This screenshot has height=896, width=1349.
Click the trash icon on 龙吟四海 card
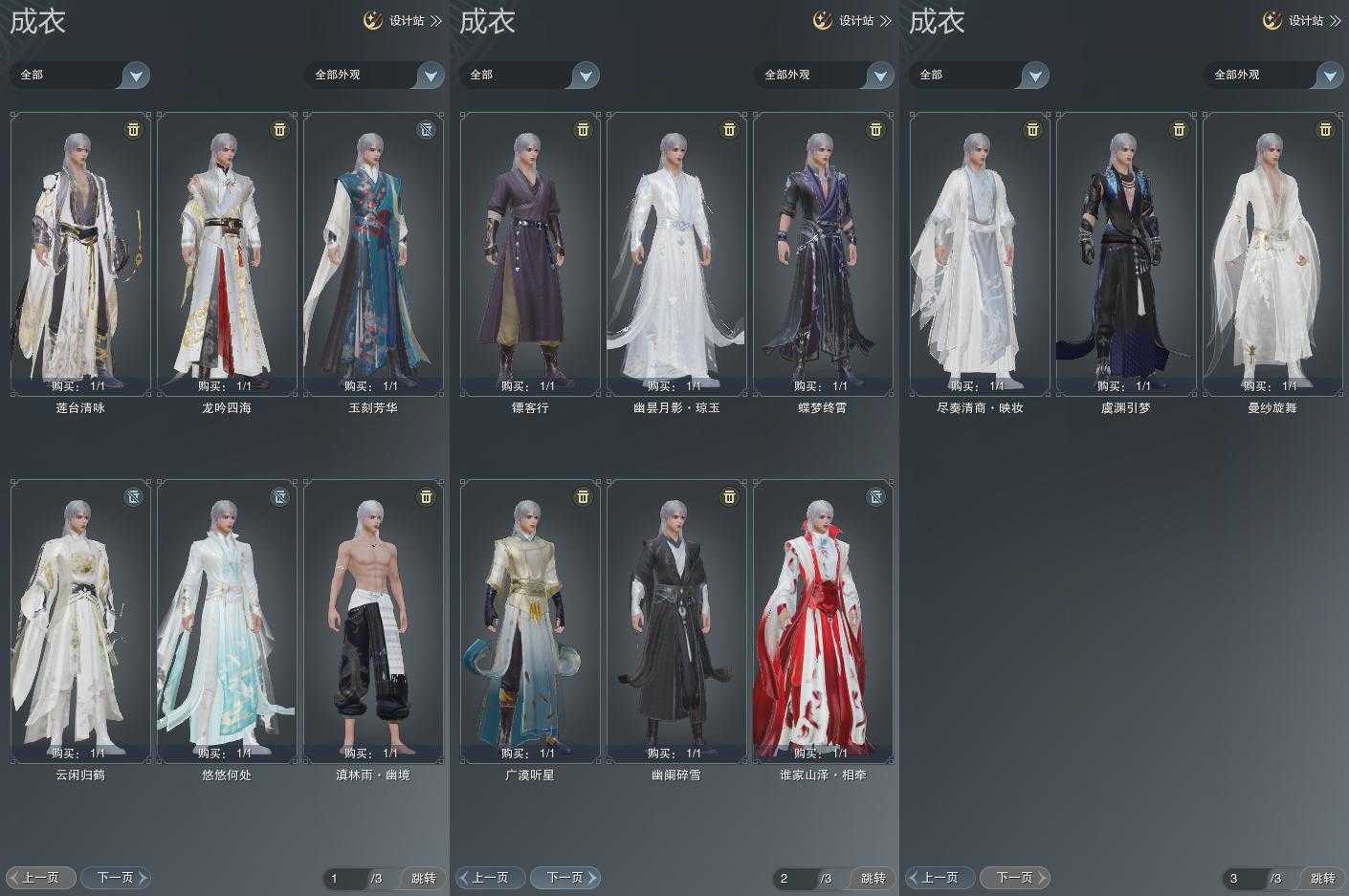[x=279, y=129]
